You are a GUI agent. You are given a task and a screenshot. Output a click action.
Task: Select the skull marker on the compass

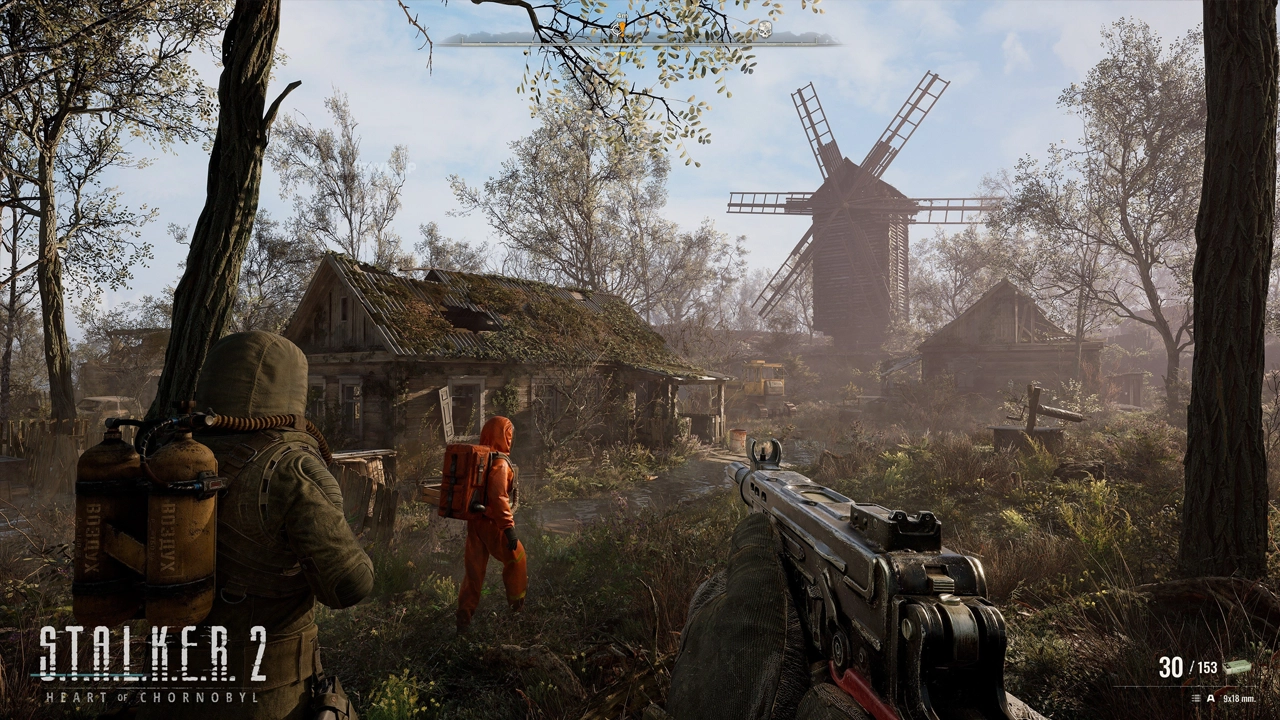(765, 30)
